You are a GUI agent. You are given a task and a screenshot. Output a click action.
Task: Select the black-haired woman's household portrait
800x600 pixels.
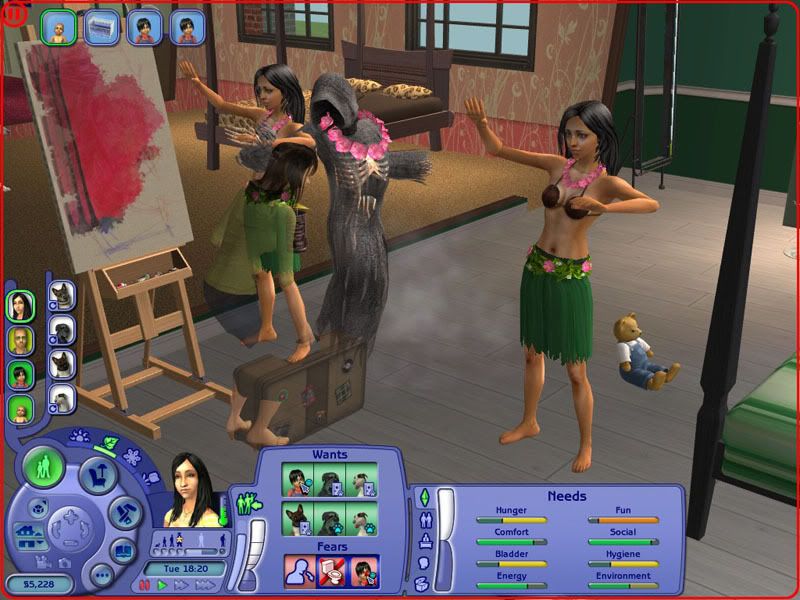pyautogui.click(x=21, y=306)
